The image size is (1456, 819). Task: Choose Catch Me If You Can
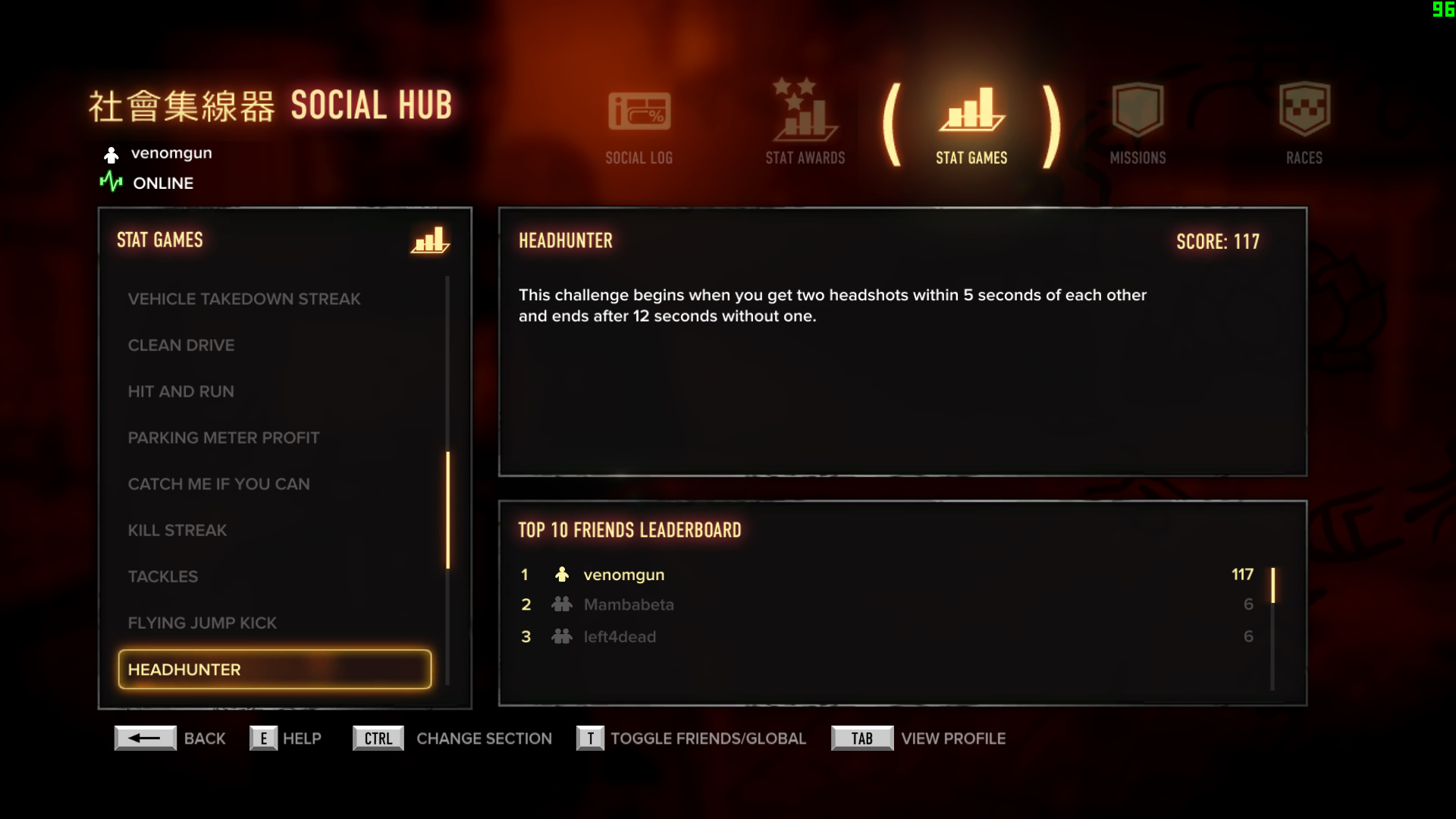point(218,484)
